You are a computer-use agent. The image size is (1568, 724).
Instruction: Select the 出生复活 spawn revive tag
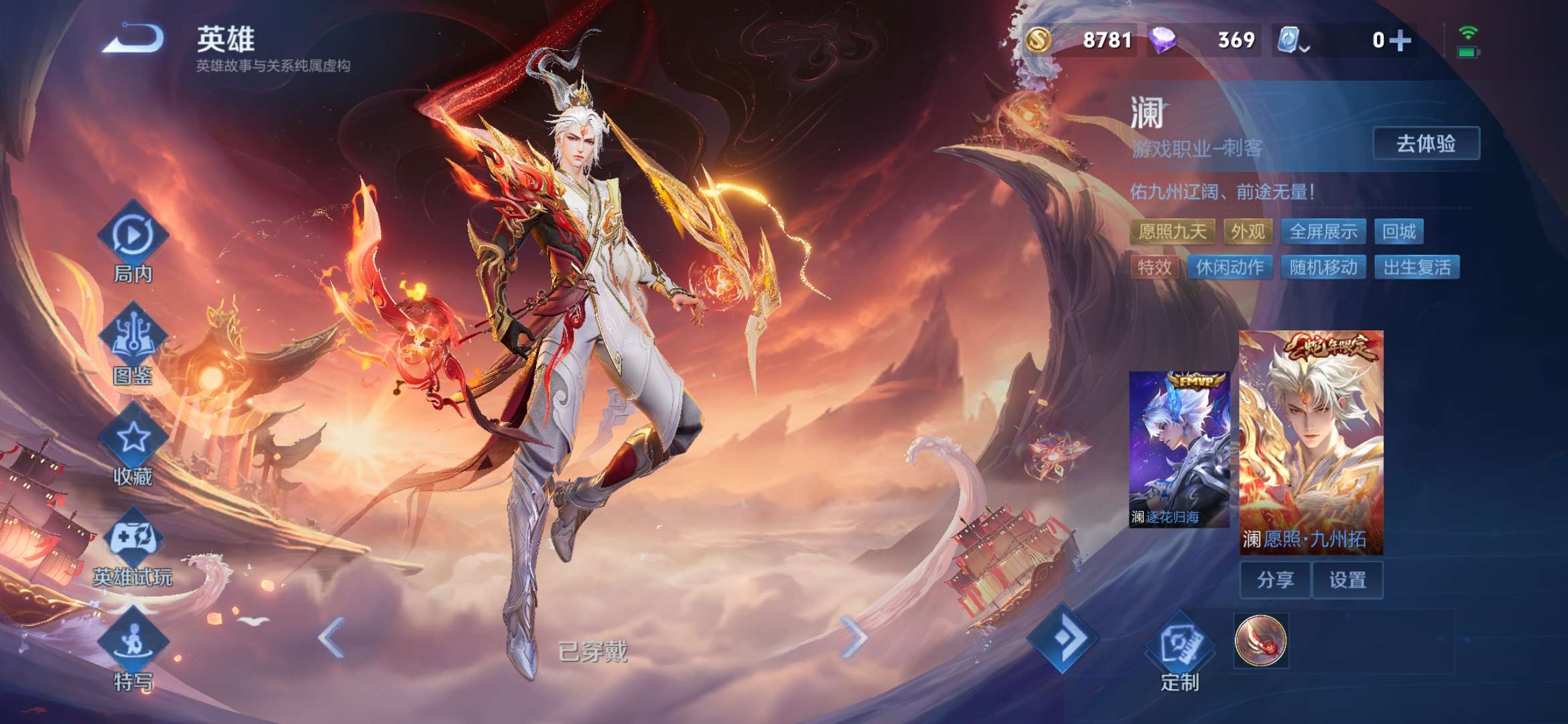click(x=1417, y=267)
